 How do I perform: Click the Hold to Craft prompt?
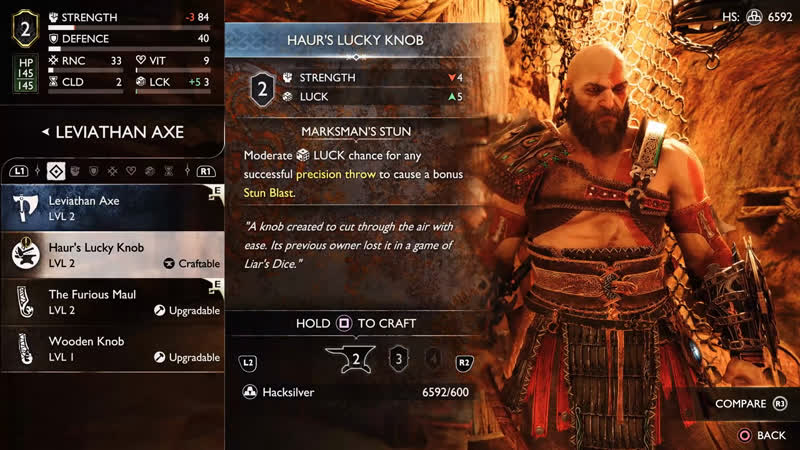click(356, 324)
